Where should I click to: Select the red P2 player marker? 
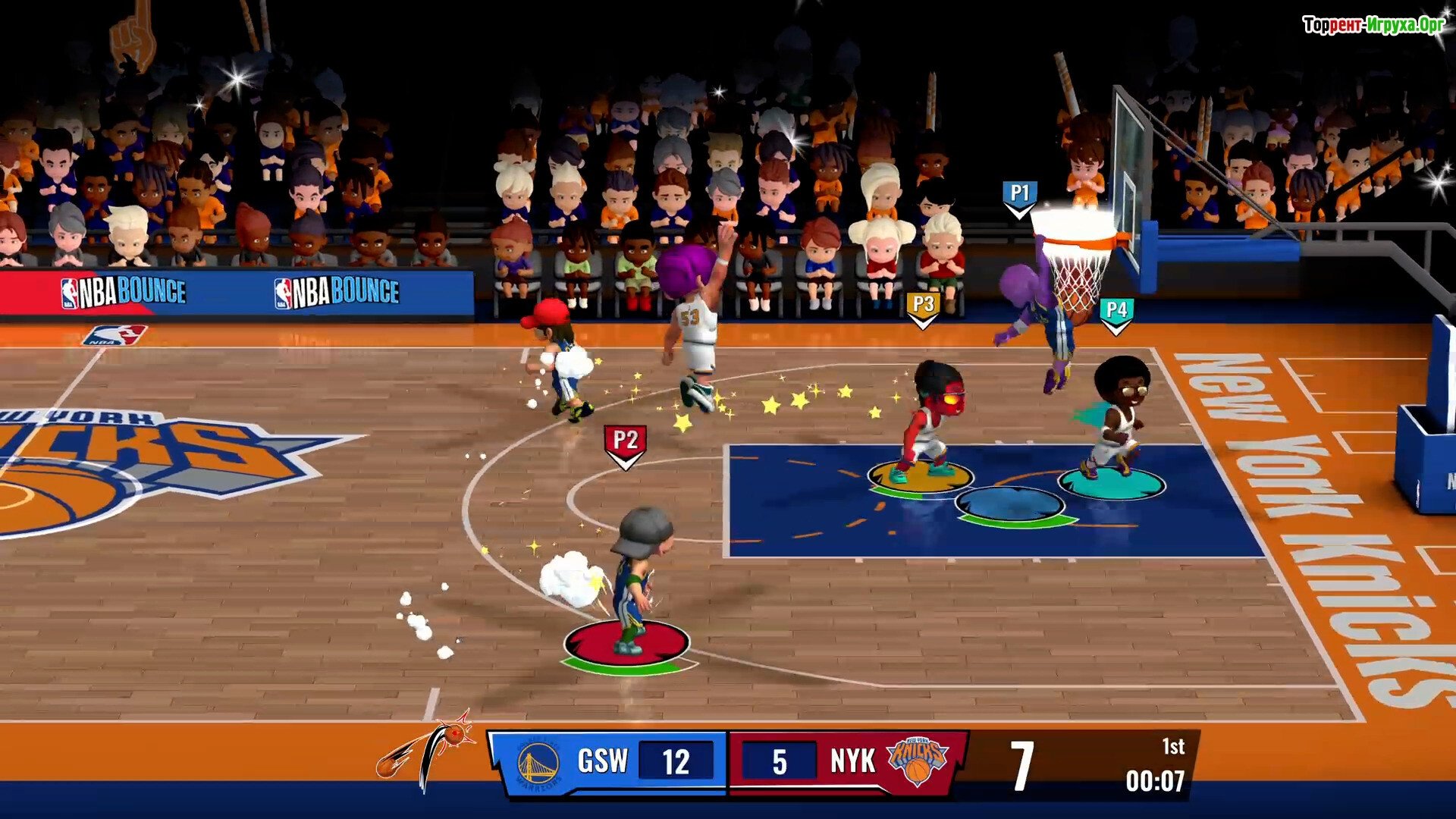point(625,443)
